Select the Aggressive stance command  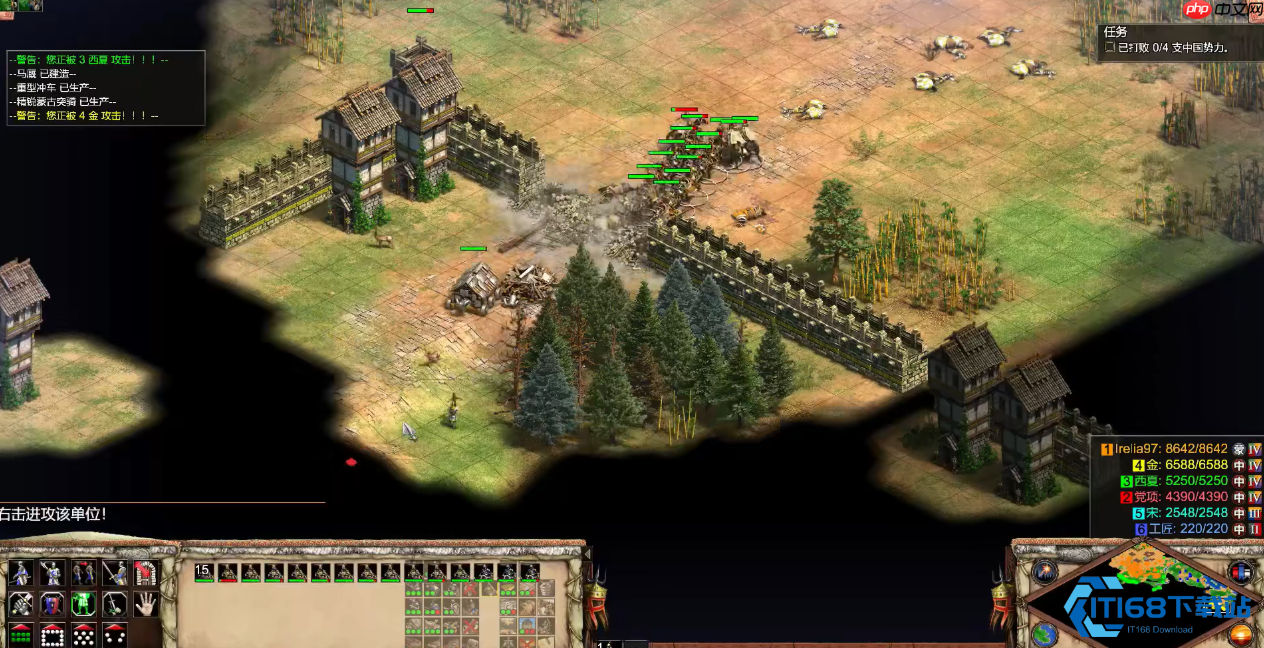tap(21, 573)
